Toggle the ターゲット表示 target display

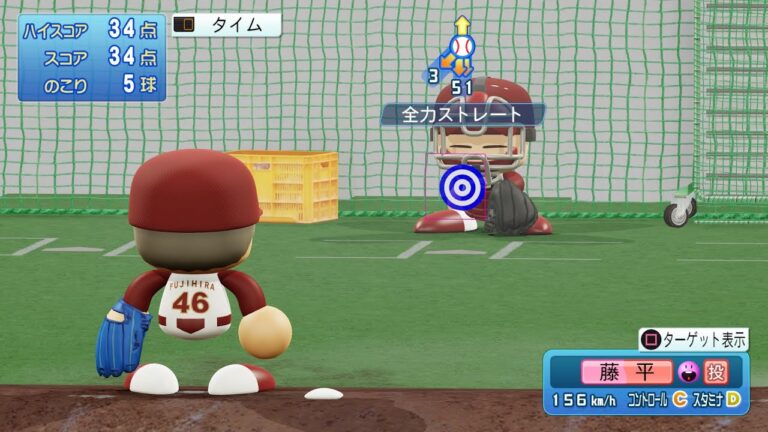click(694, 340)
